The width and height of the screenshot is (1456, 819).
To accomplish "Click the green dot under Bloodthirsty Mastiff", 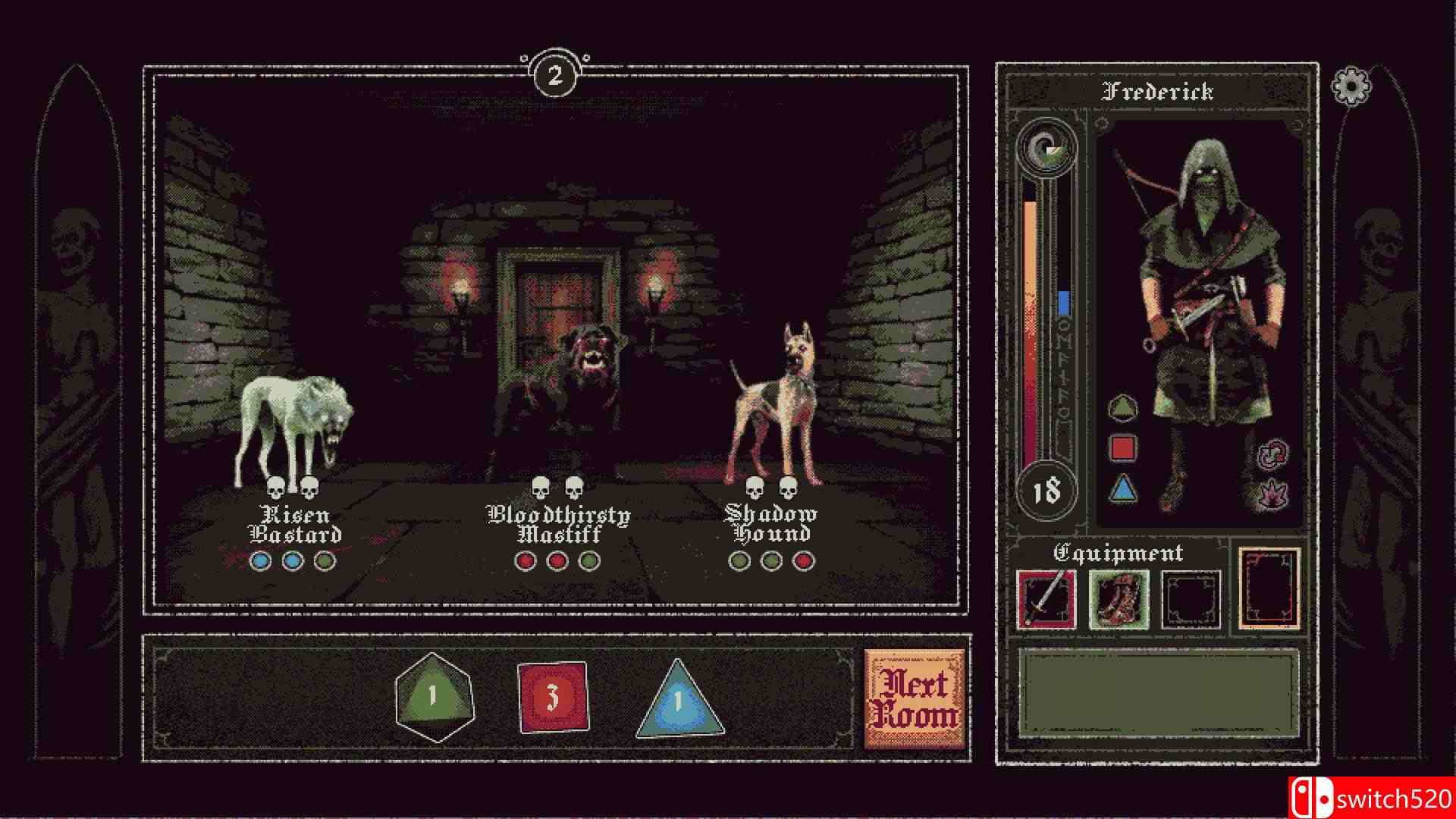I will [588, 563].
